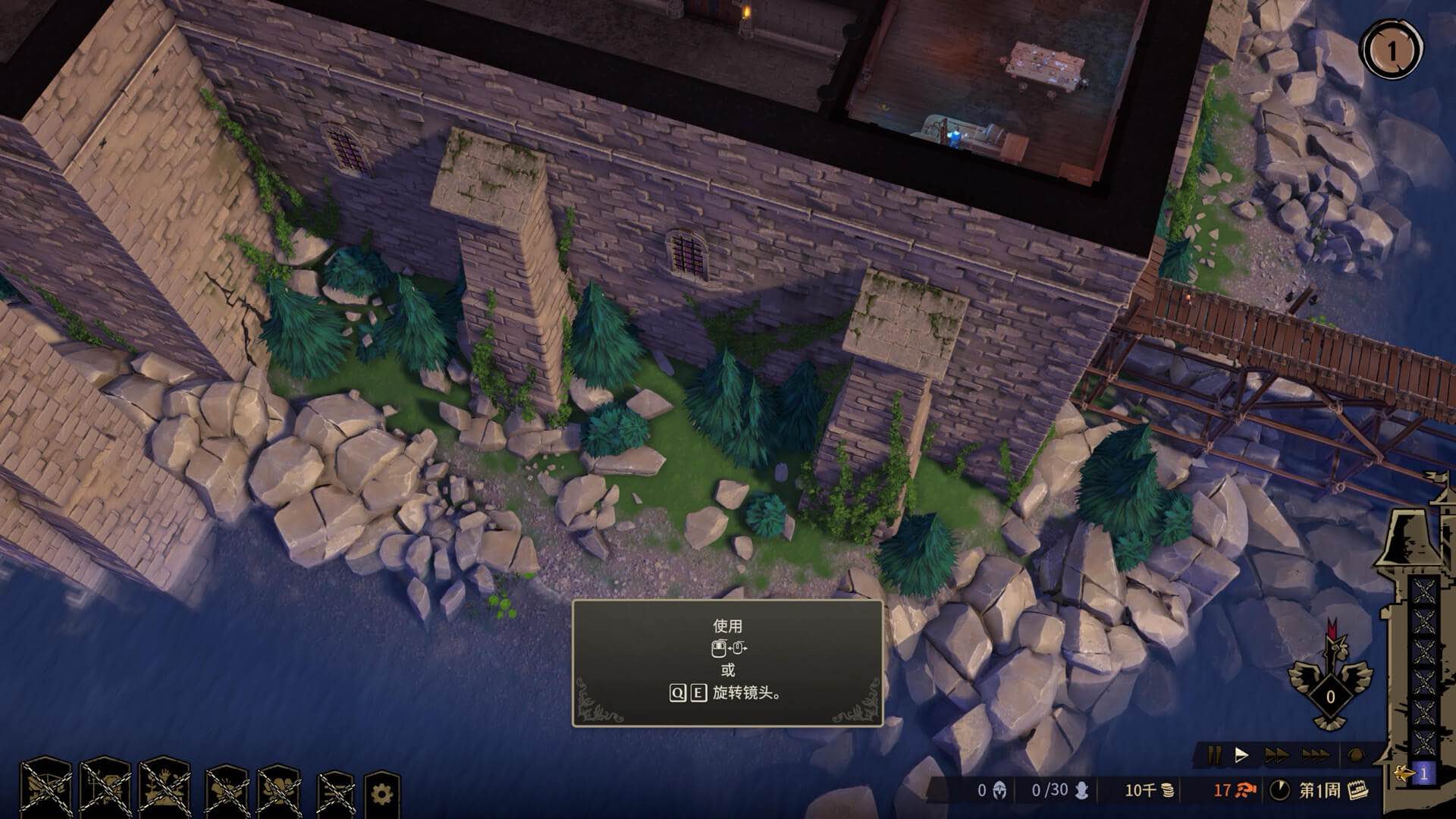Open the settings gear in the ability hotbar
Viewport: 1456px width, 819px height.
[381, 791]
